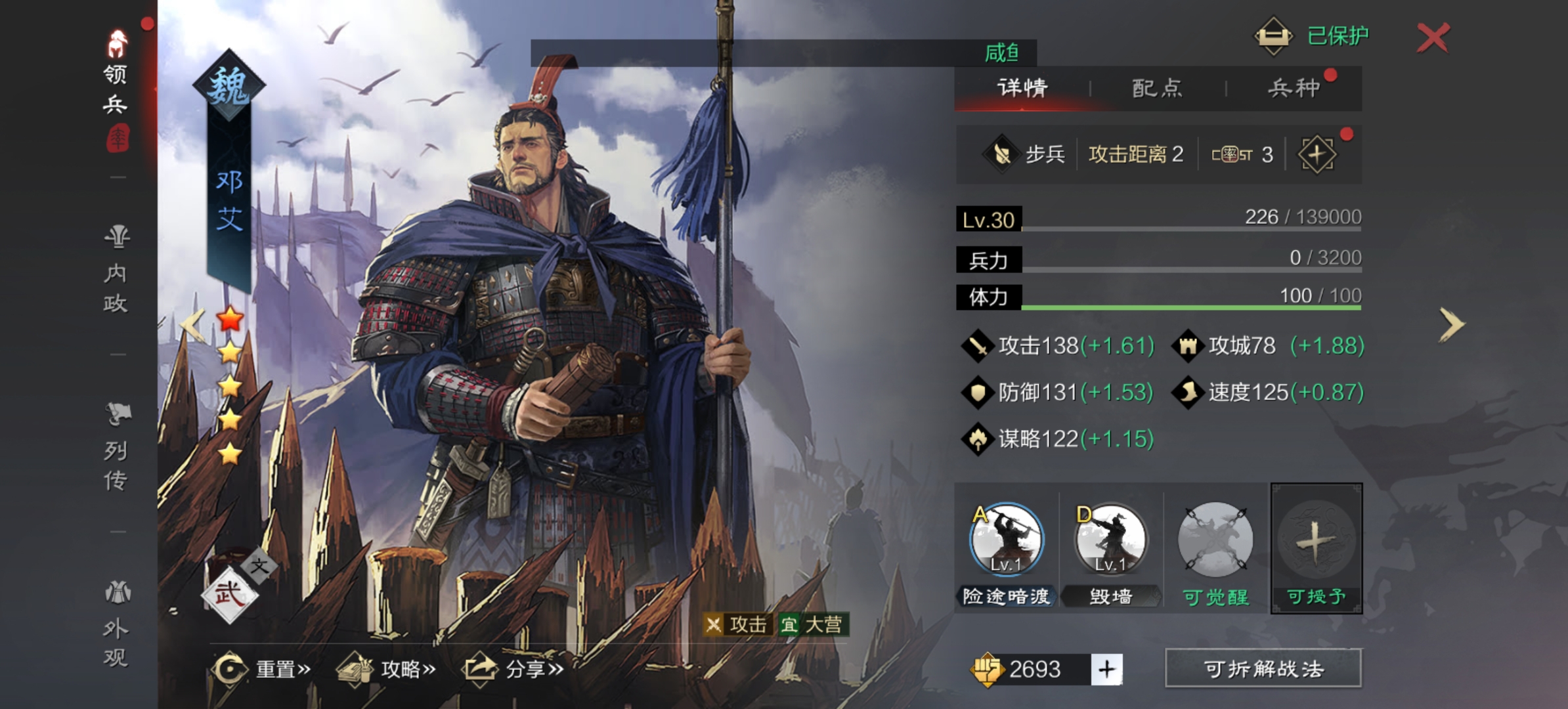The height and width of the screenshot is (709, 1568).
Task: Inspect the 毁墙 skill icon
Action: 1110,540
